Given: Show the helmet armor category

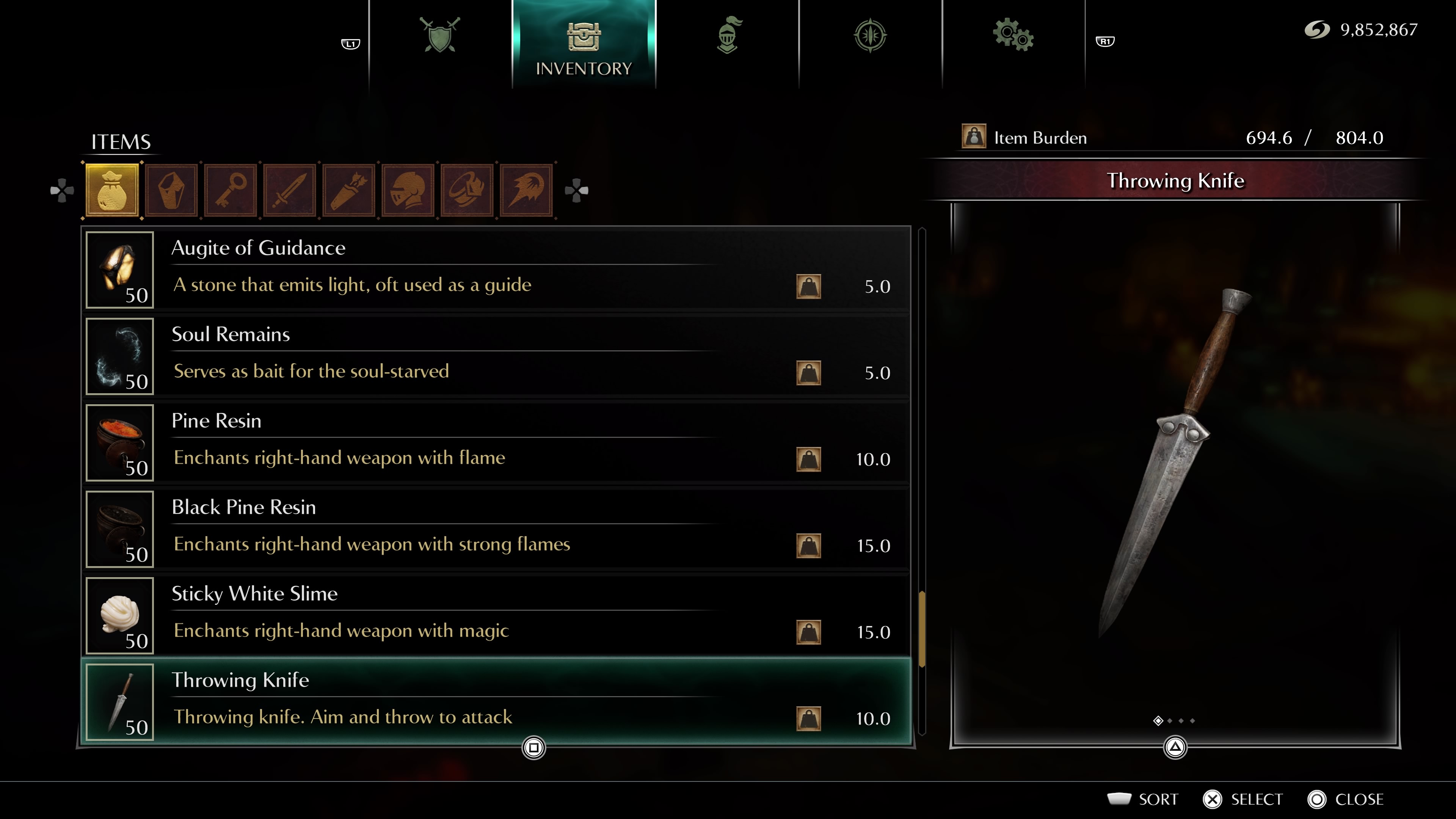Looking at the screenshot, I should [408, 190].
